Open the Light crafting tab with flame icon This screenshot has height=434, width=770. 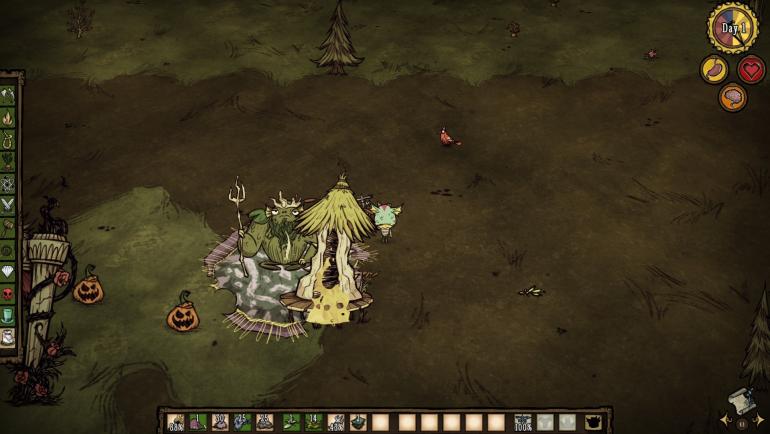click(9, 118)
